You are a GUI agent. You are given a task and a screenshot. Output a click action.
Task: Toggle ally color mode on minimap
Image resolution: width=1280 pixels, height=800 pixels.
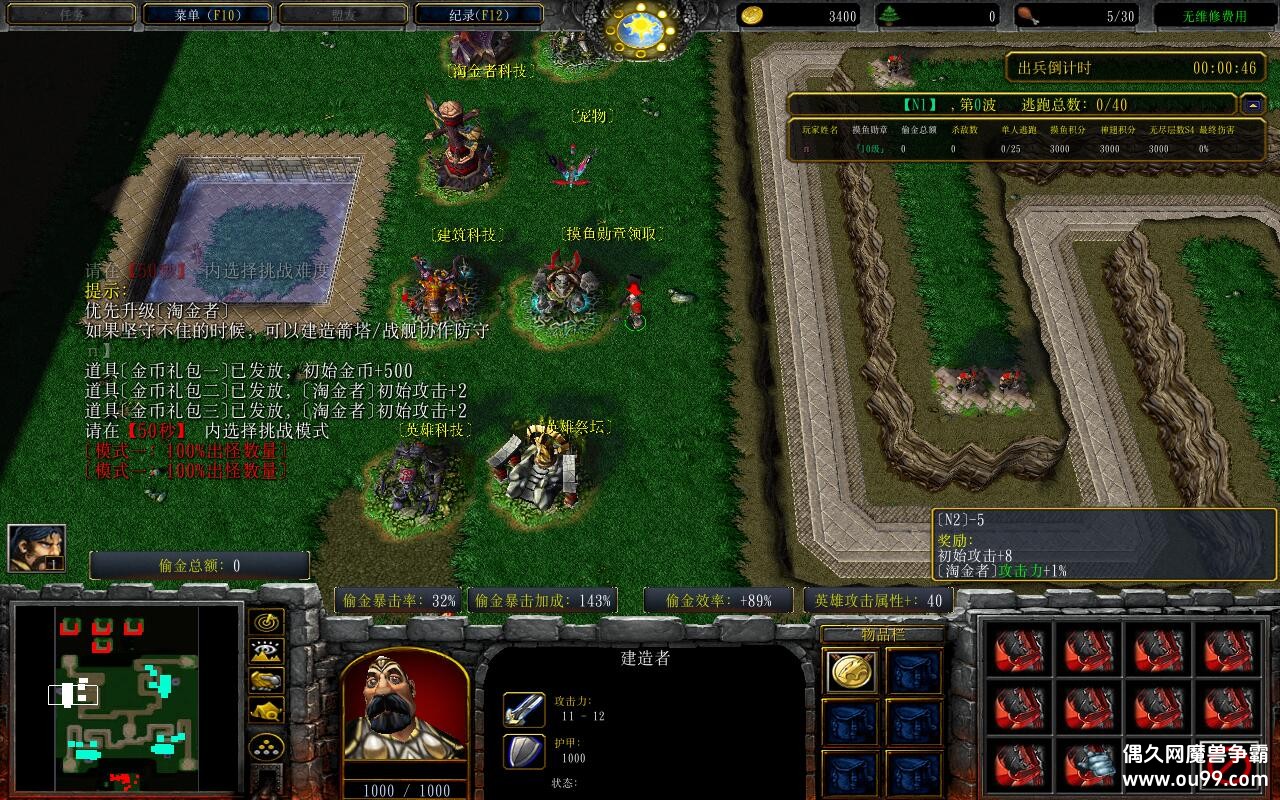(x=266, y=680)
